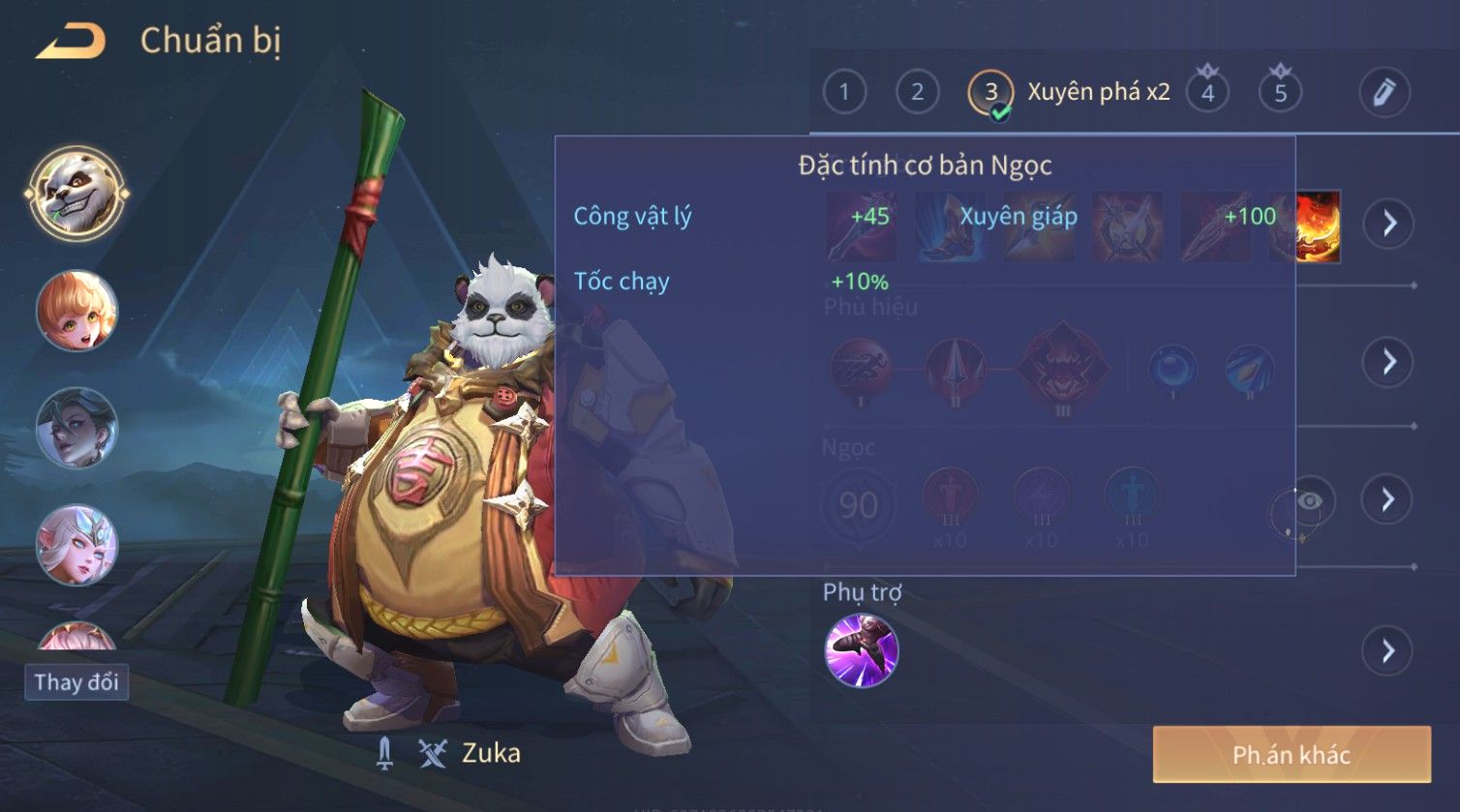Toggle the Ngọc eye visibility icon
Viewport: 1460px width, 812px height.
pos(1309,500)
